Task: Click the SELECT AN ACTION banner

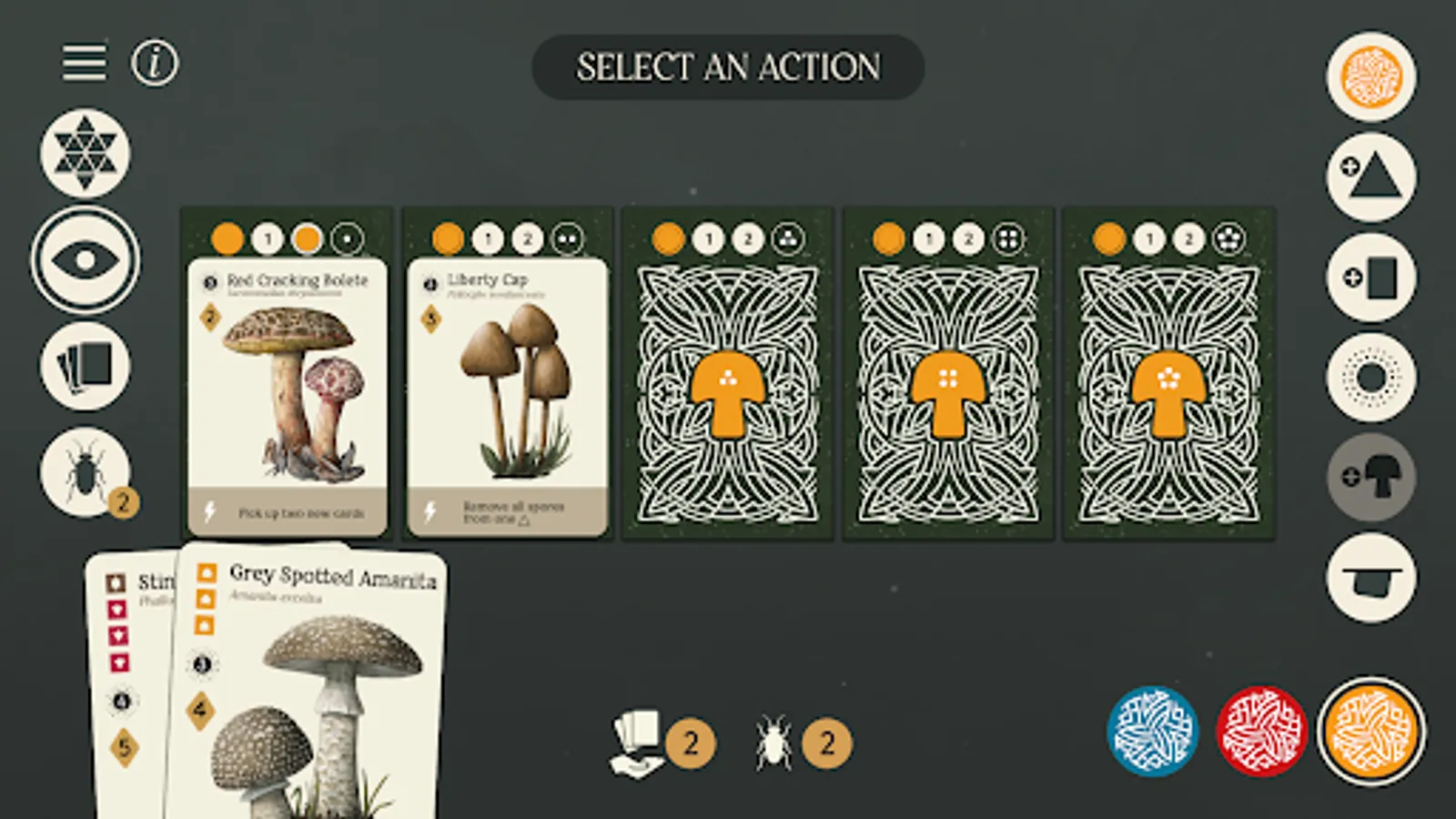Action: (x=728, y=66)
